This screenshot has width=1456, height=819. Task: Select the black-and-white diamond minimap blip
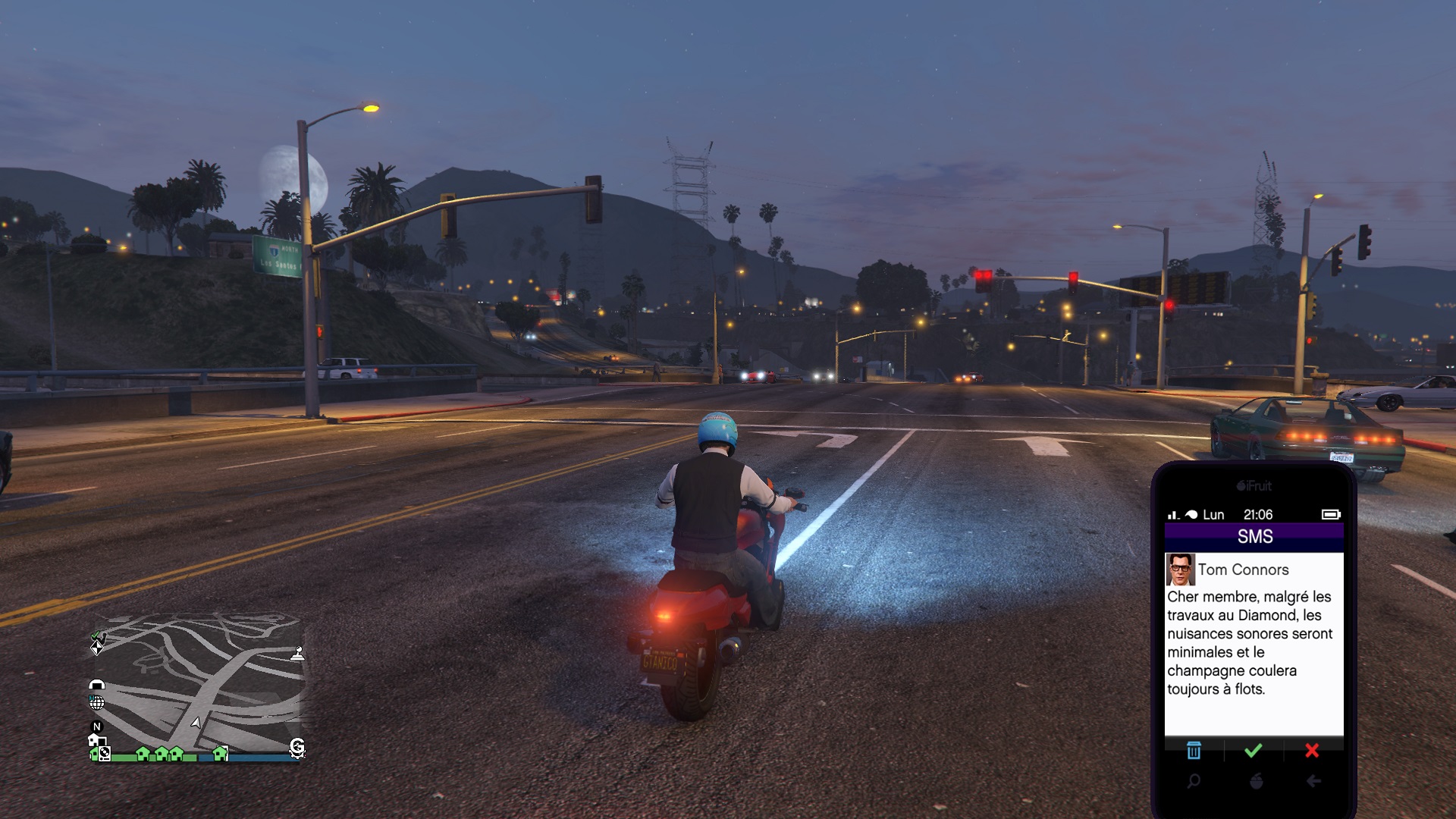96,648
